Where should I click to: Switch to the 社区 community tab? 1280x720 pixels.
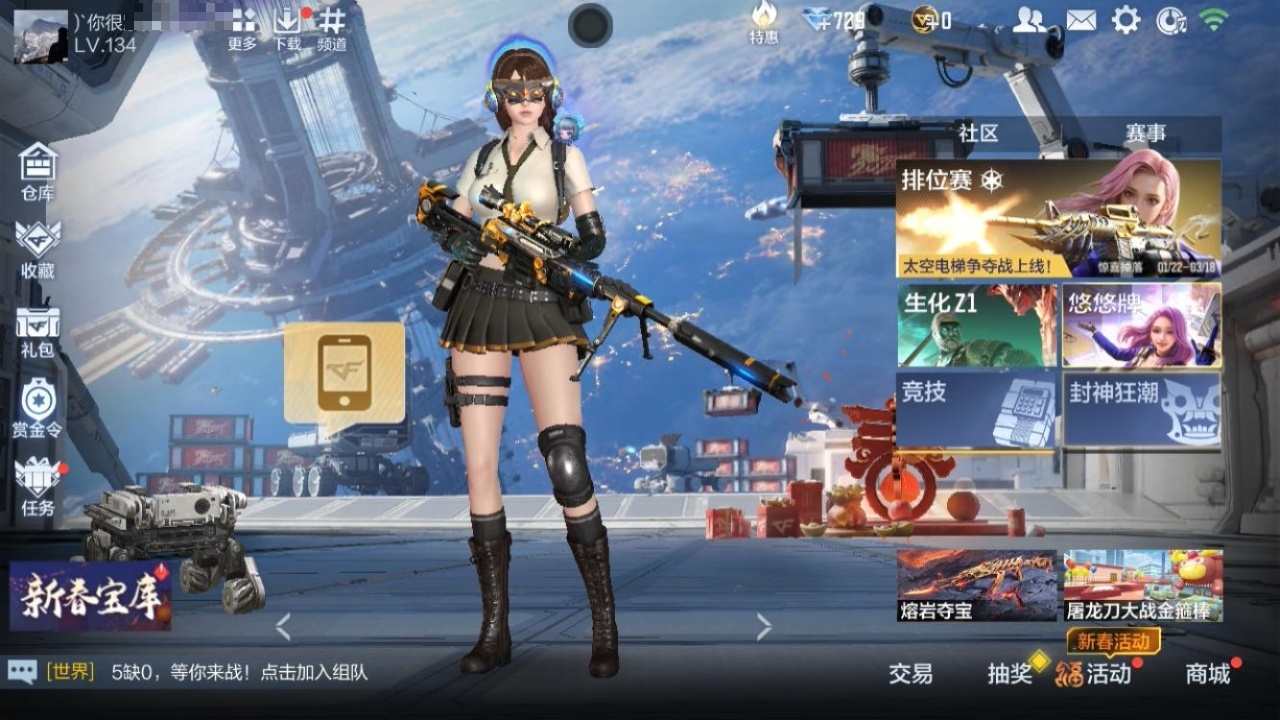point(978,134)
